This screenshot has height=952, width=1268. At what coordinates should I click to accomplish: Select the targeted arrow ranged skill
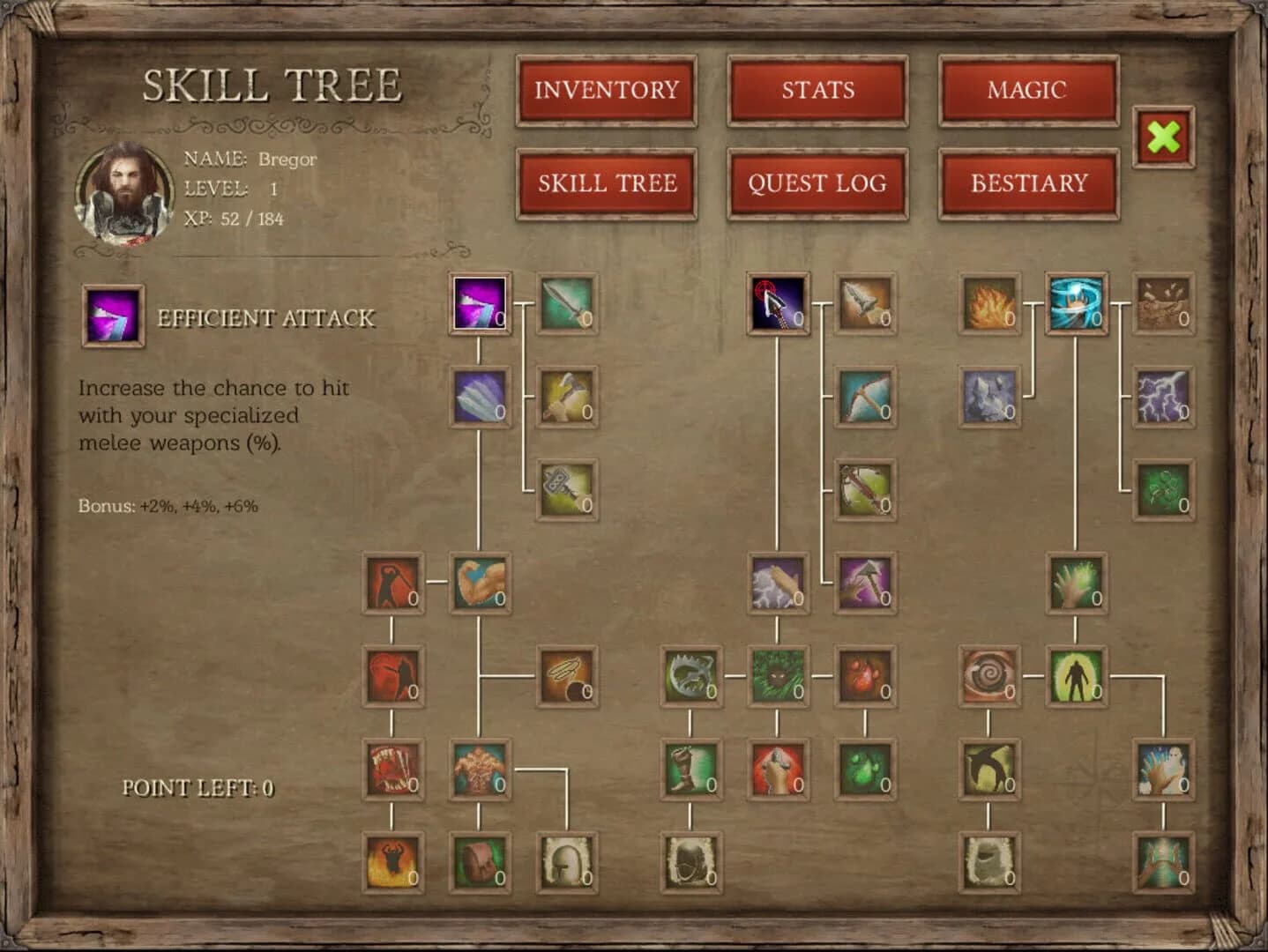(x=778, y=307)
